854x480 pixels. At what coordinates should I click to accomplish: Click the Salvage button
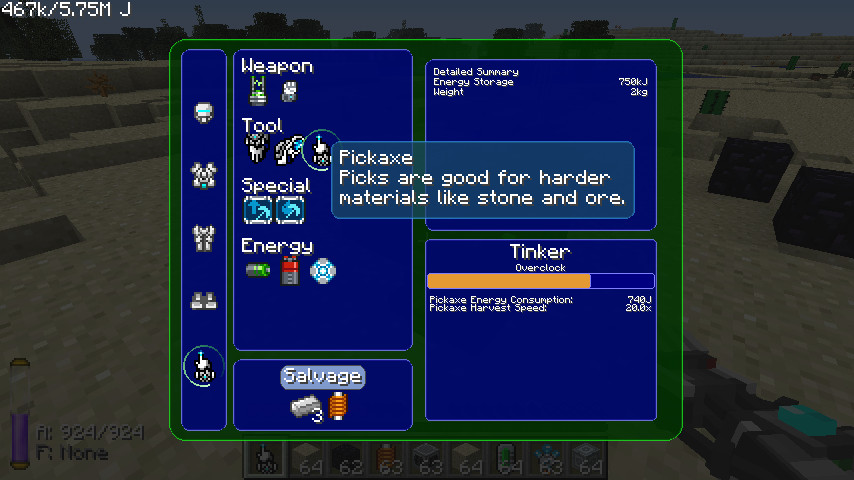pos(322,377)
